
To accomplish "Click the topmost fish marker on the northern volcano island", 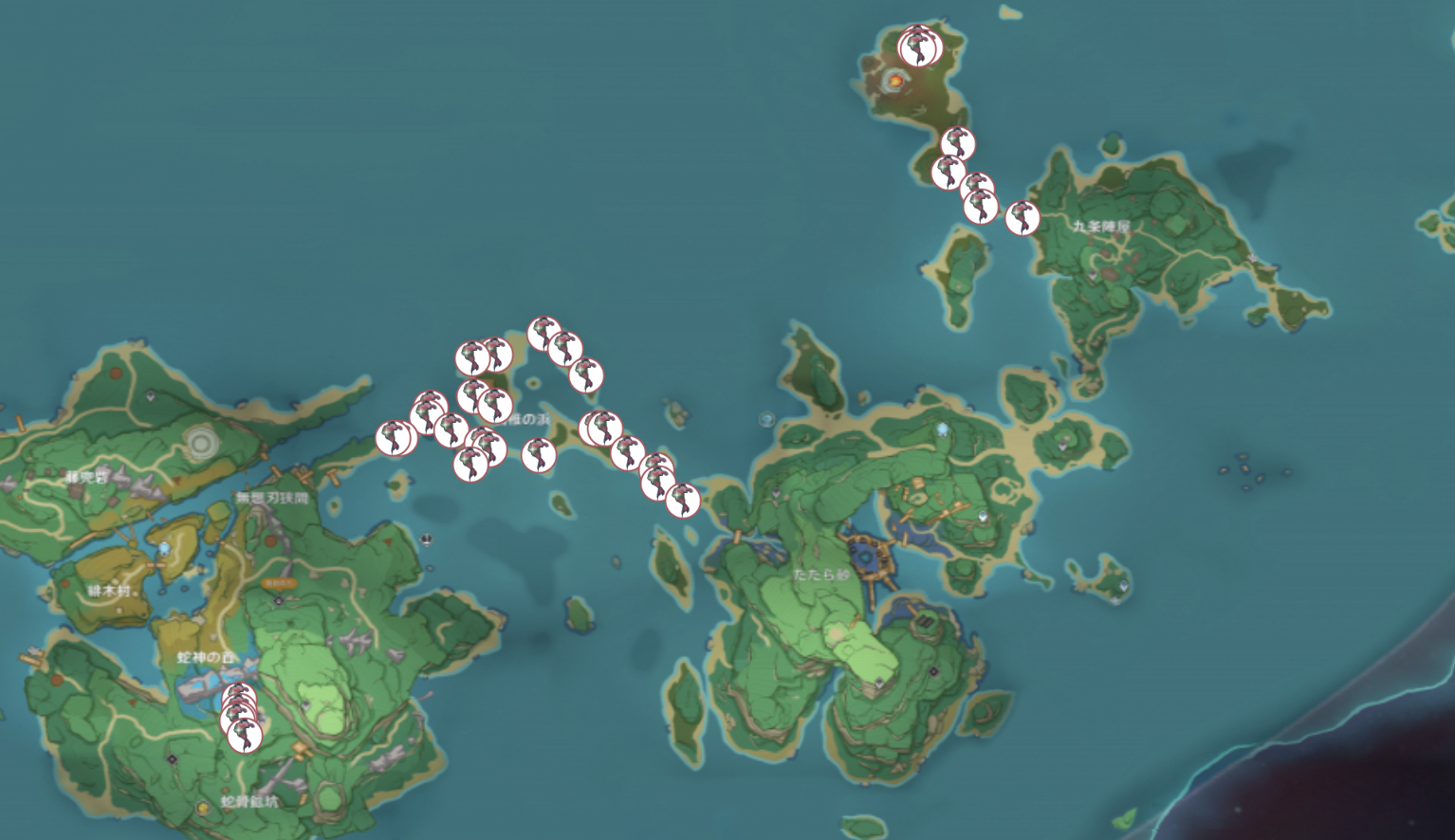I will (917, 46).
